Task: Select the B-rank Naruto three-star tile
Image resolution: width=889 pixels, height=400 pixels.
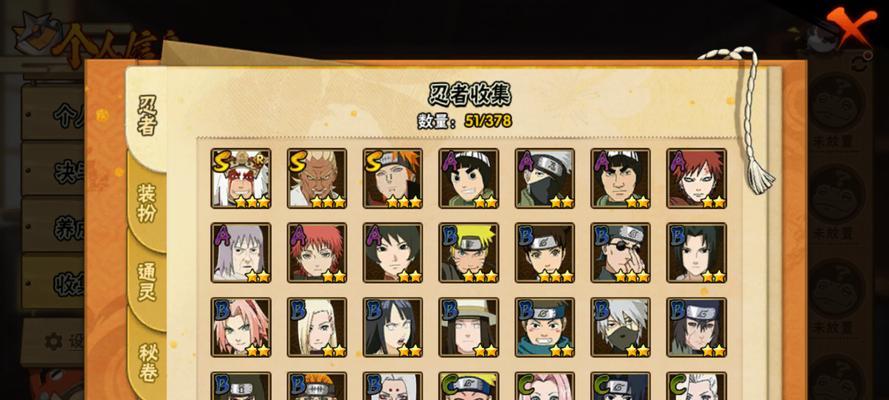Action: (x=469, y=253)
